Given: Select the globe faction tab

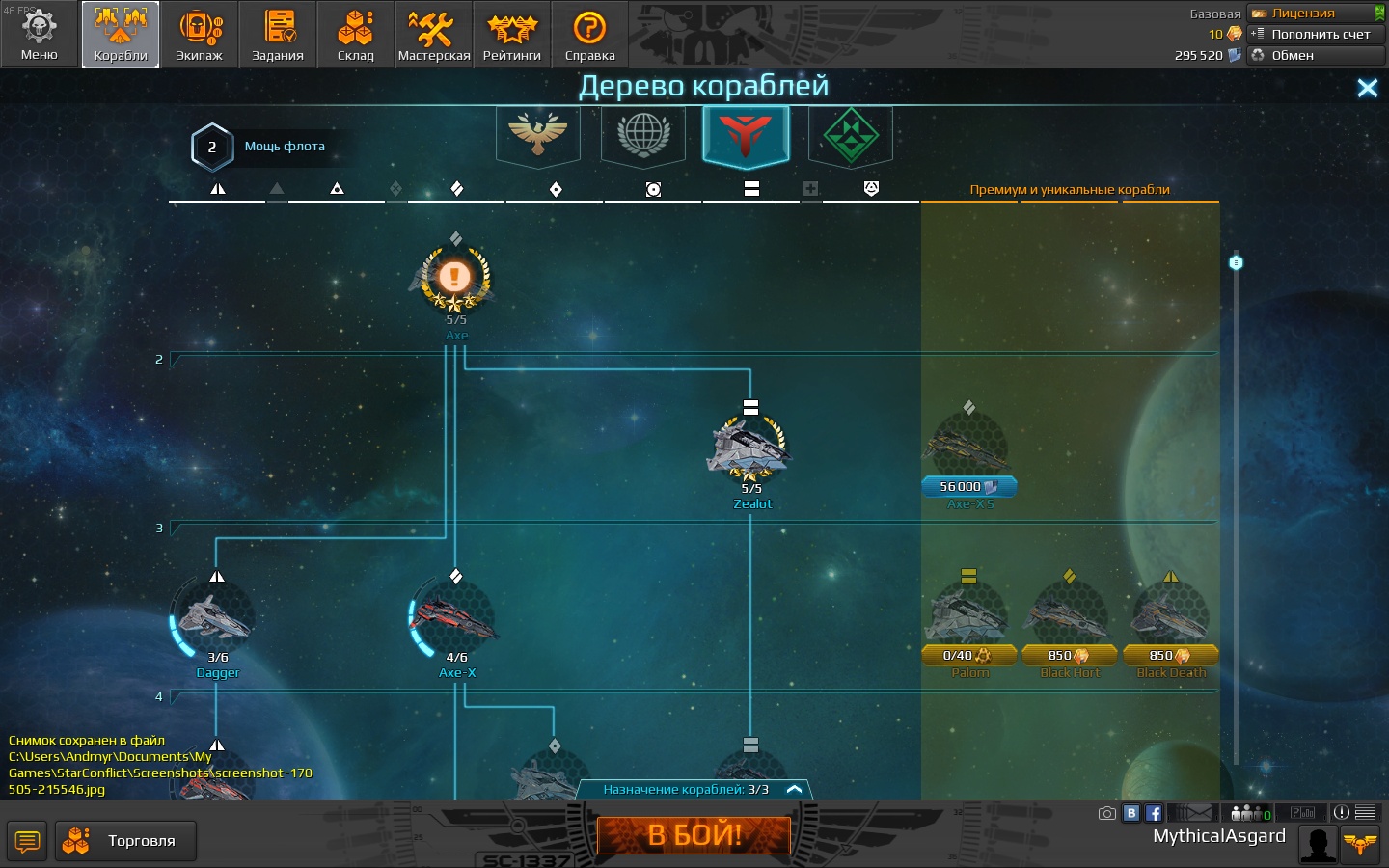Looking at the screenshot, I should 643,134.
